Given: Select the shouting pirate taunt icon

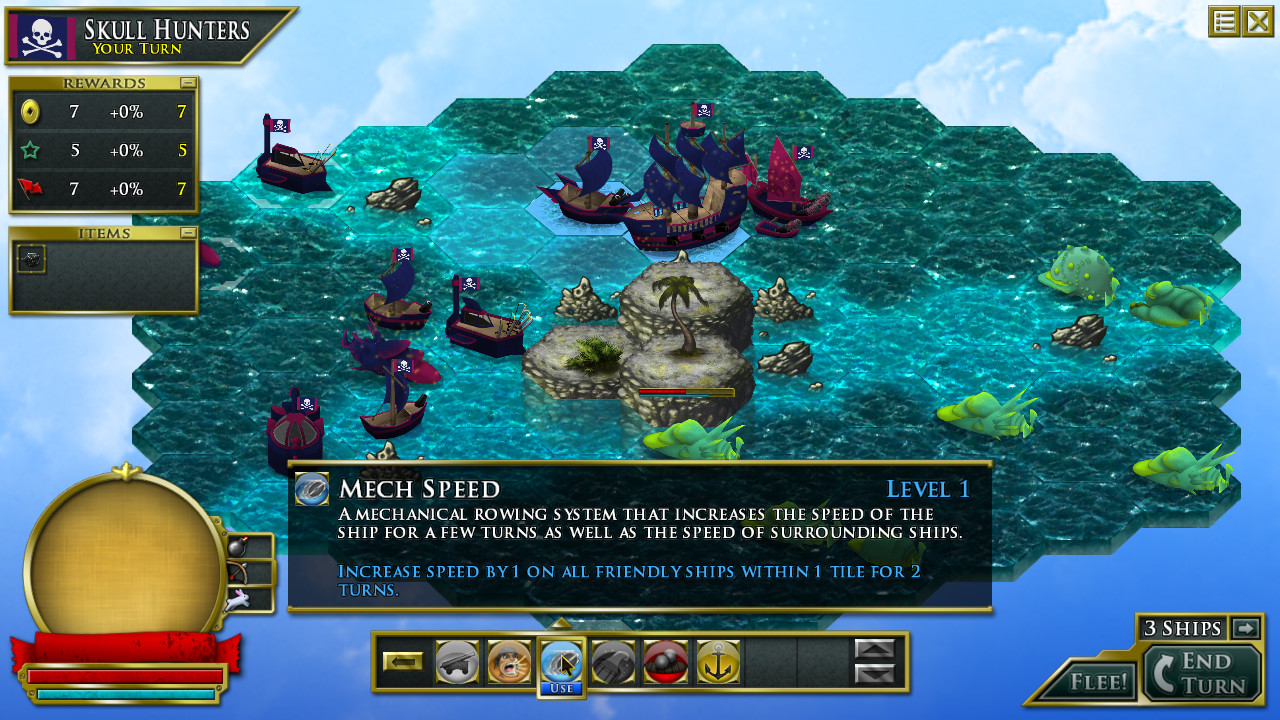Looking at the screenshot, I should click(509, 662).
